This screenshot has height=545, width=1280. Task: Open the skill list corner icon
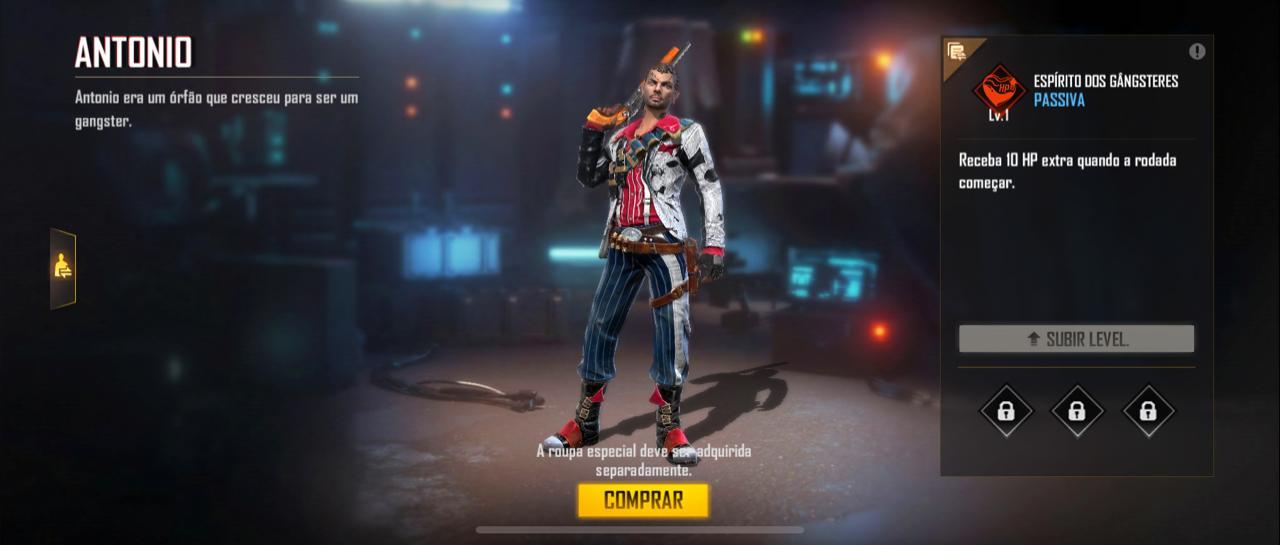(x=957, y=52)
